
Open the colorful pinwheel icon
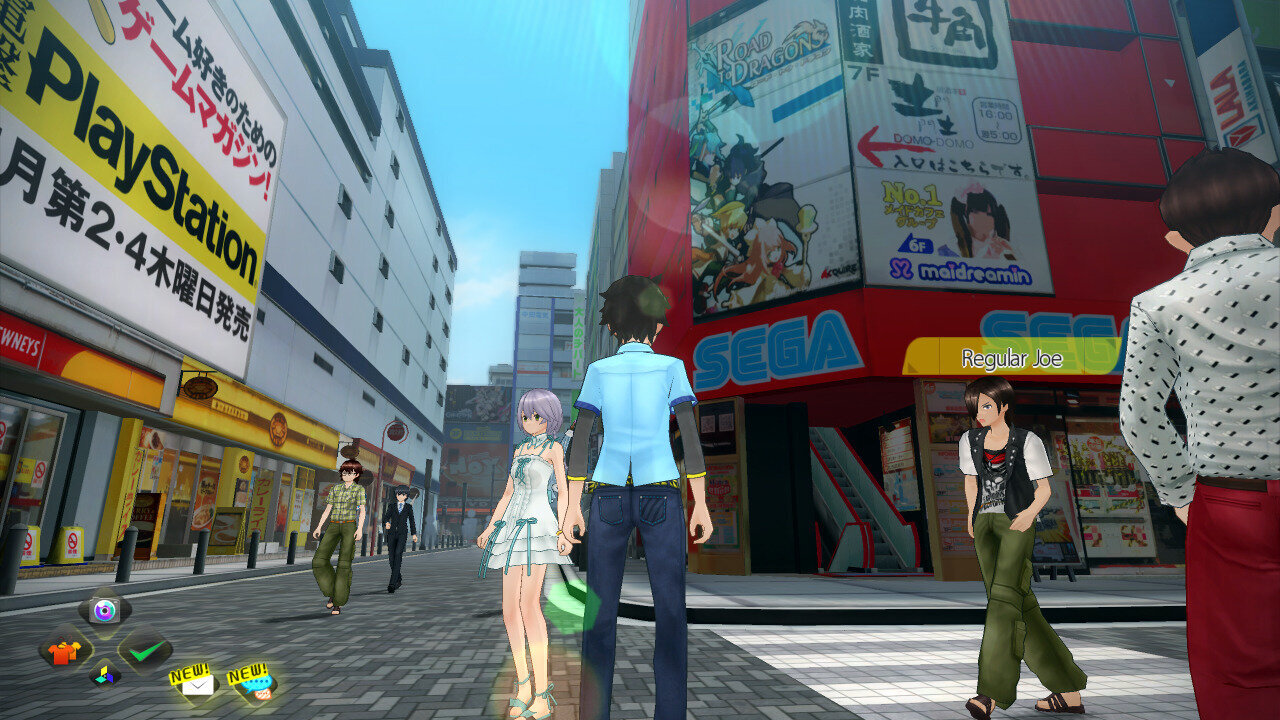105,675
